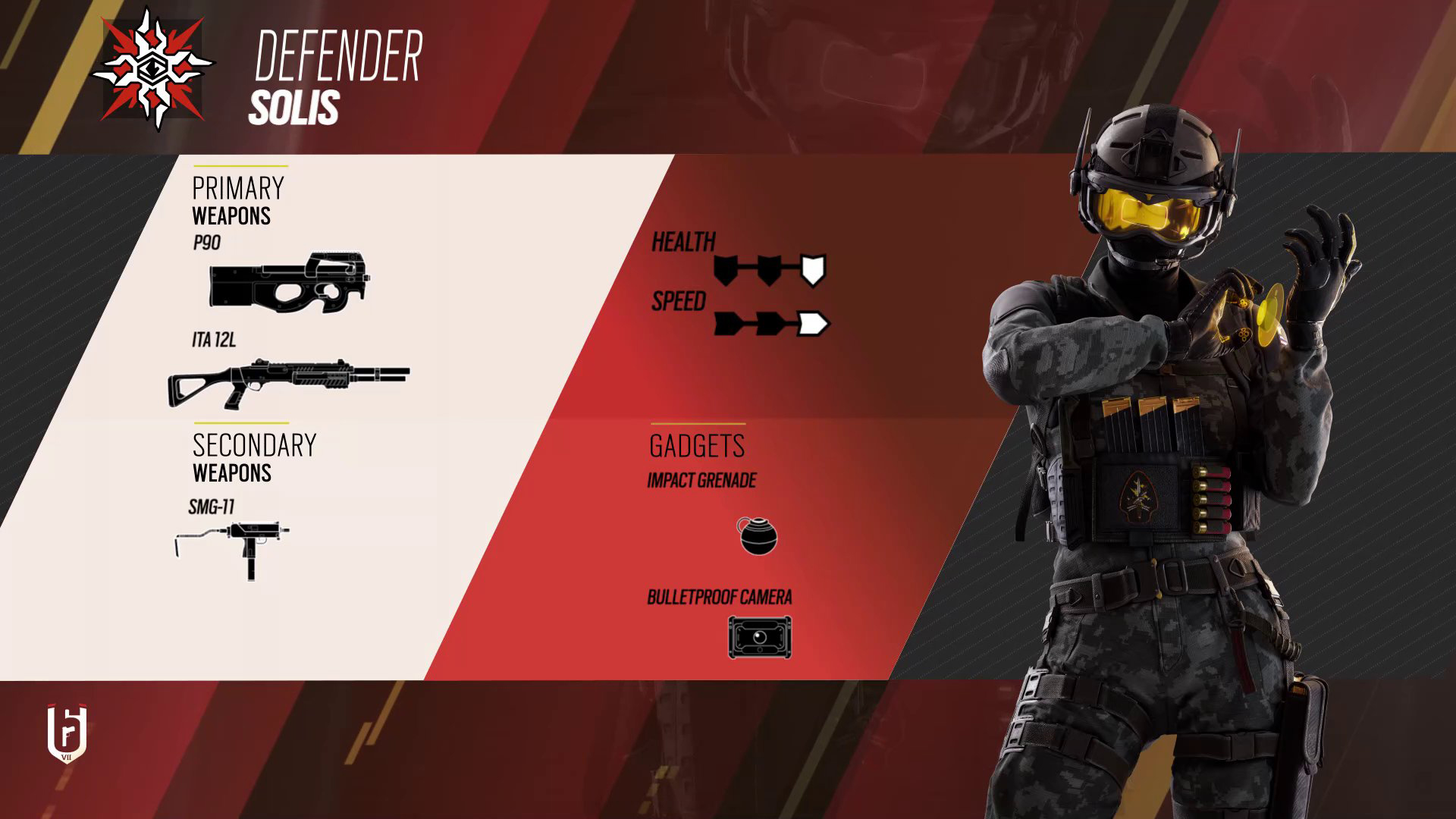Choose the Bulletproof Camera gadget

(x=759, y=637)
